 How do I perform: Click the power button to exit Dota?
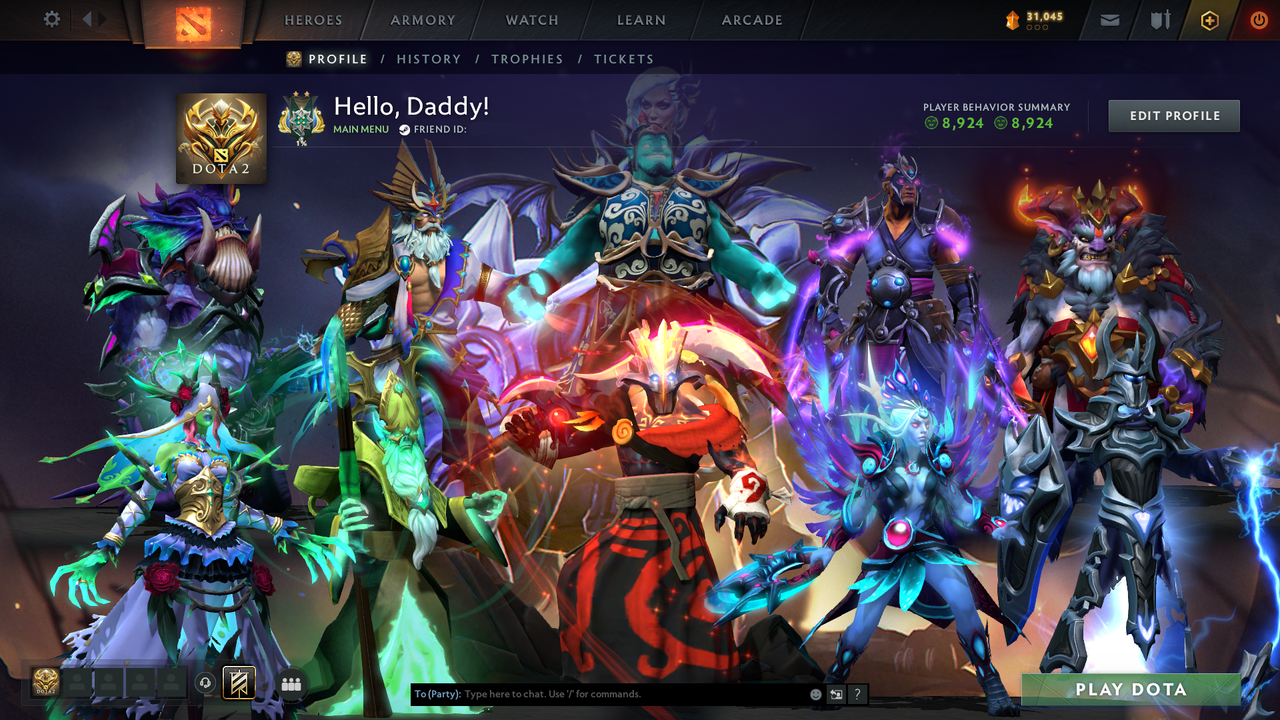coord(1258,19)
